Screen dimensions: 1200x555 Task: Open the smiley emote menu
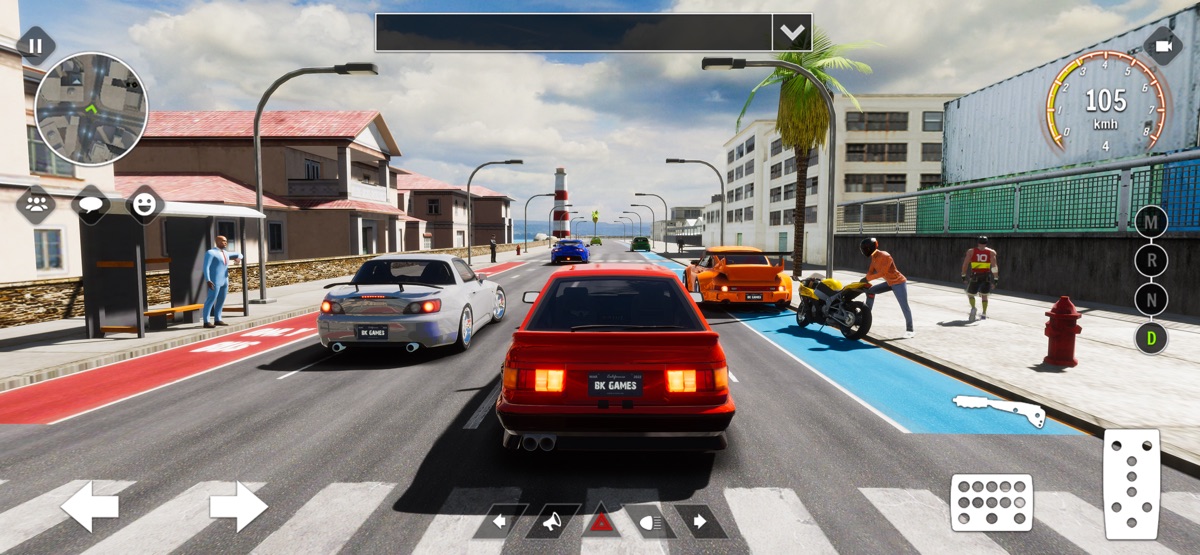(145, 205)
